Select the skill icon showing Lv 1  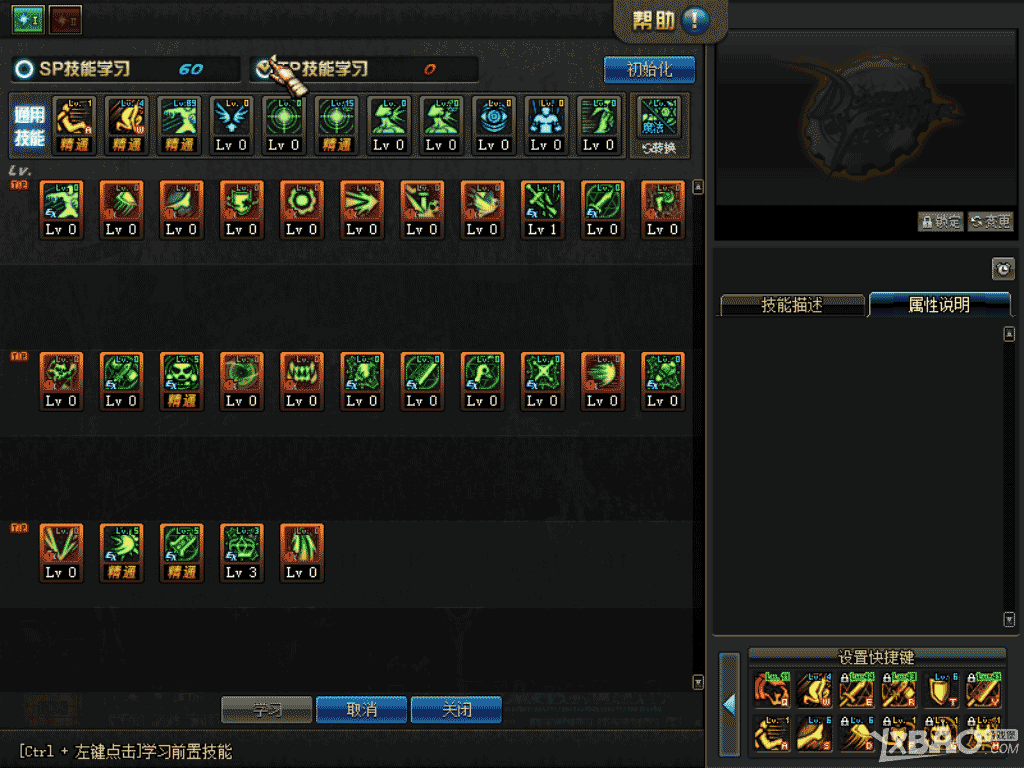coord(542,209)
